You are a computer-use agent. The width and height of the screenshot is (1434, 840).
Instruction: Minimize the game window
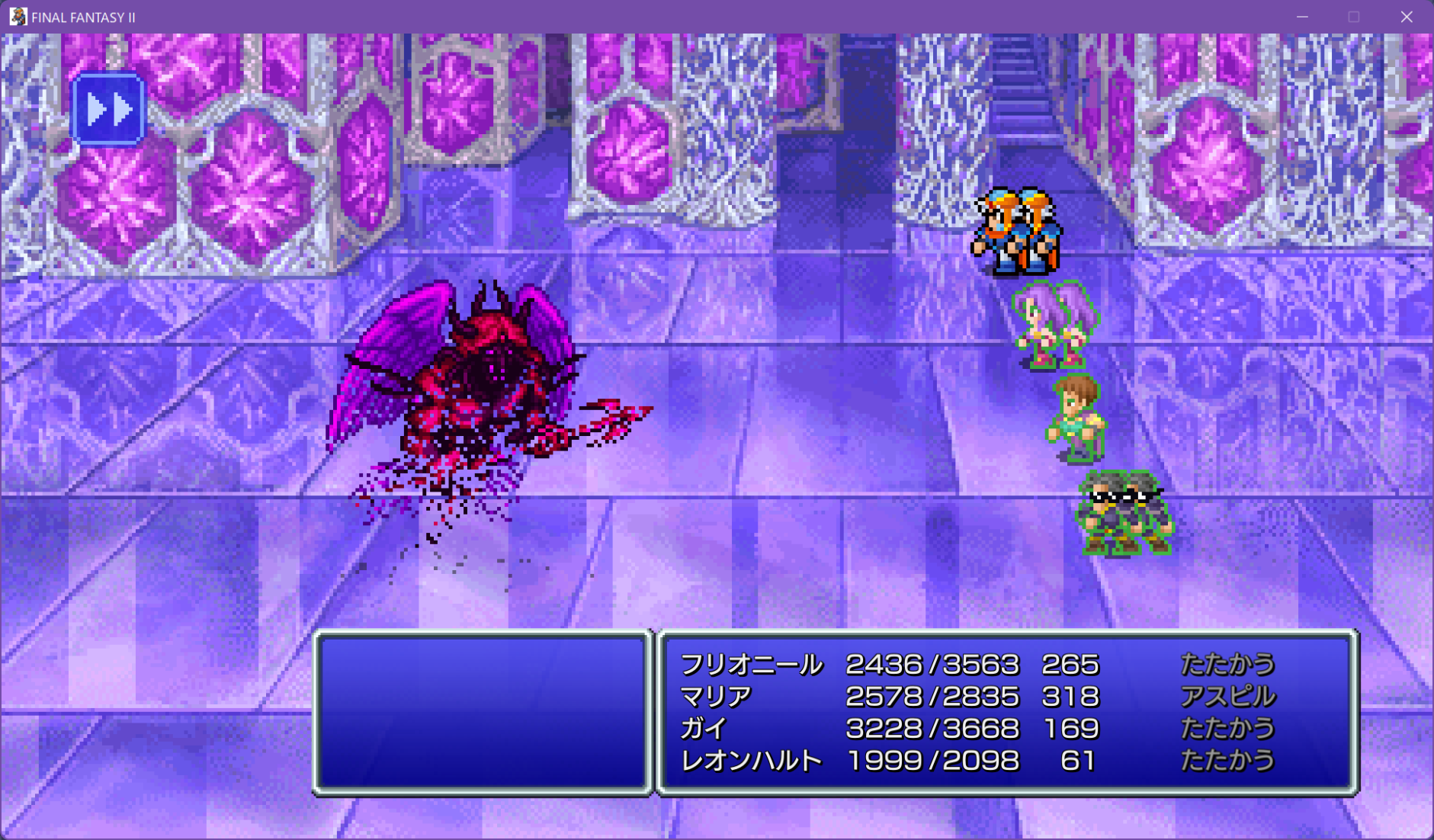(x=1302, y=17)
